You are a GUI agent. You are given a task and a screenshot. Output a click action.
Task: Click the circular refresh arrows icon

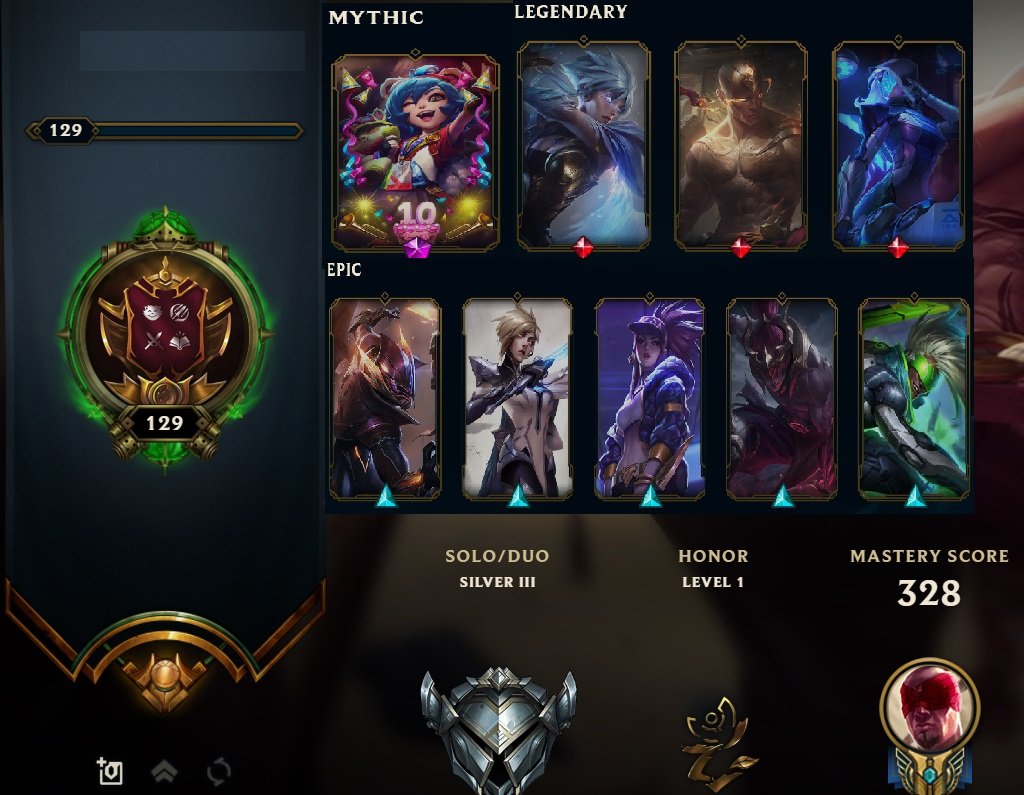coord(218,771)
